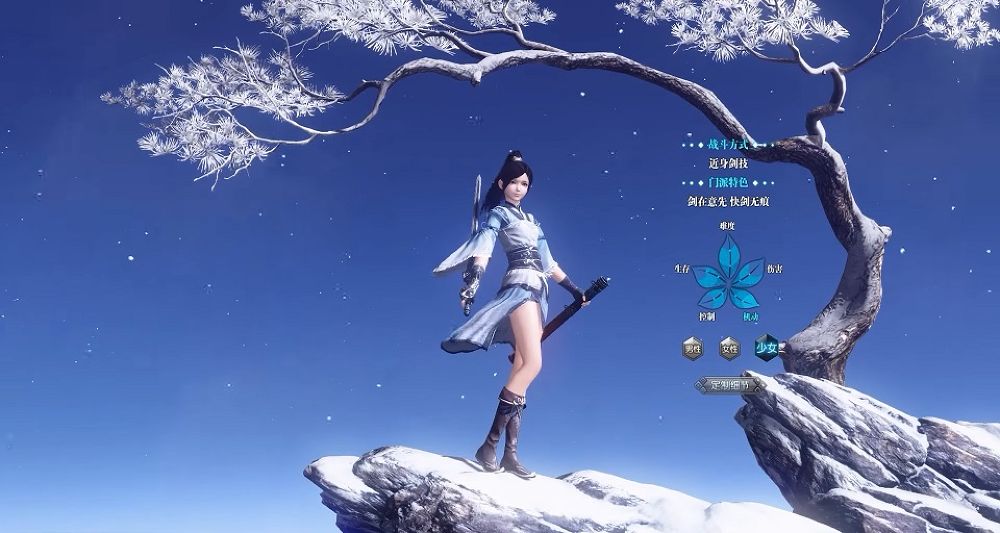Viewport: 1000px width, 533px height.
Task: Choose the 女性 (female) body type
Action: coord(729,349)
